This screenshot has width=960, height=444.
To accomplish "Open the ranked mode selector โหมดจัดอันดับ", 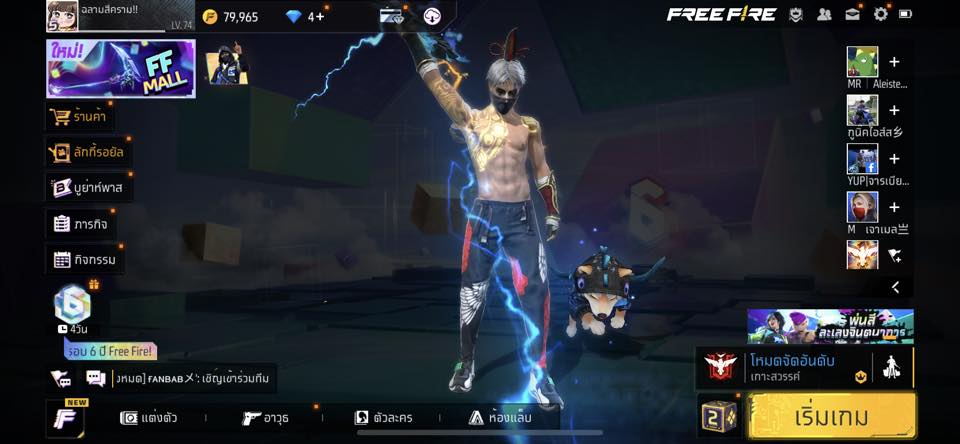I will [x=790, y=368].
